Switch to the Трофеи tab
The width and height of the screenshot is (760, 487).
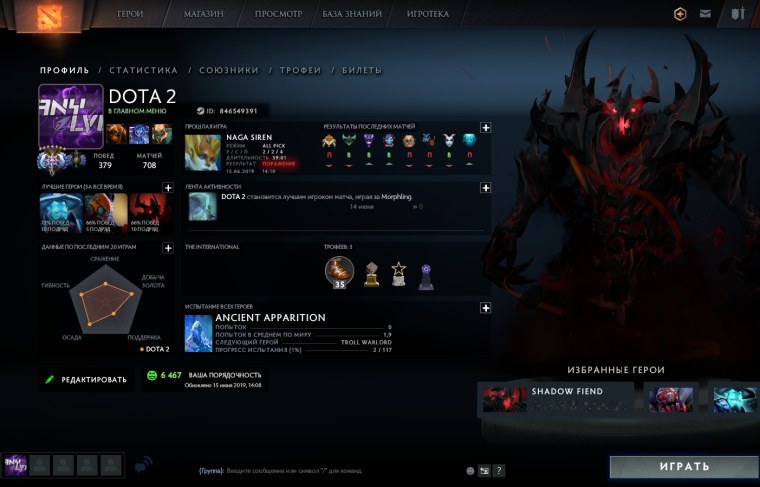point(301,71)
